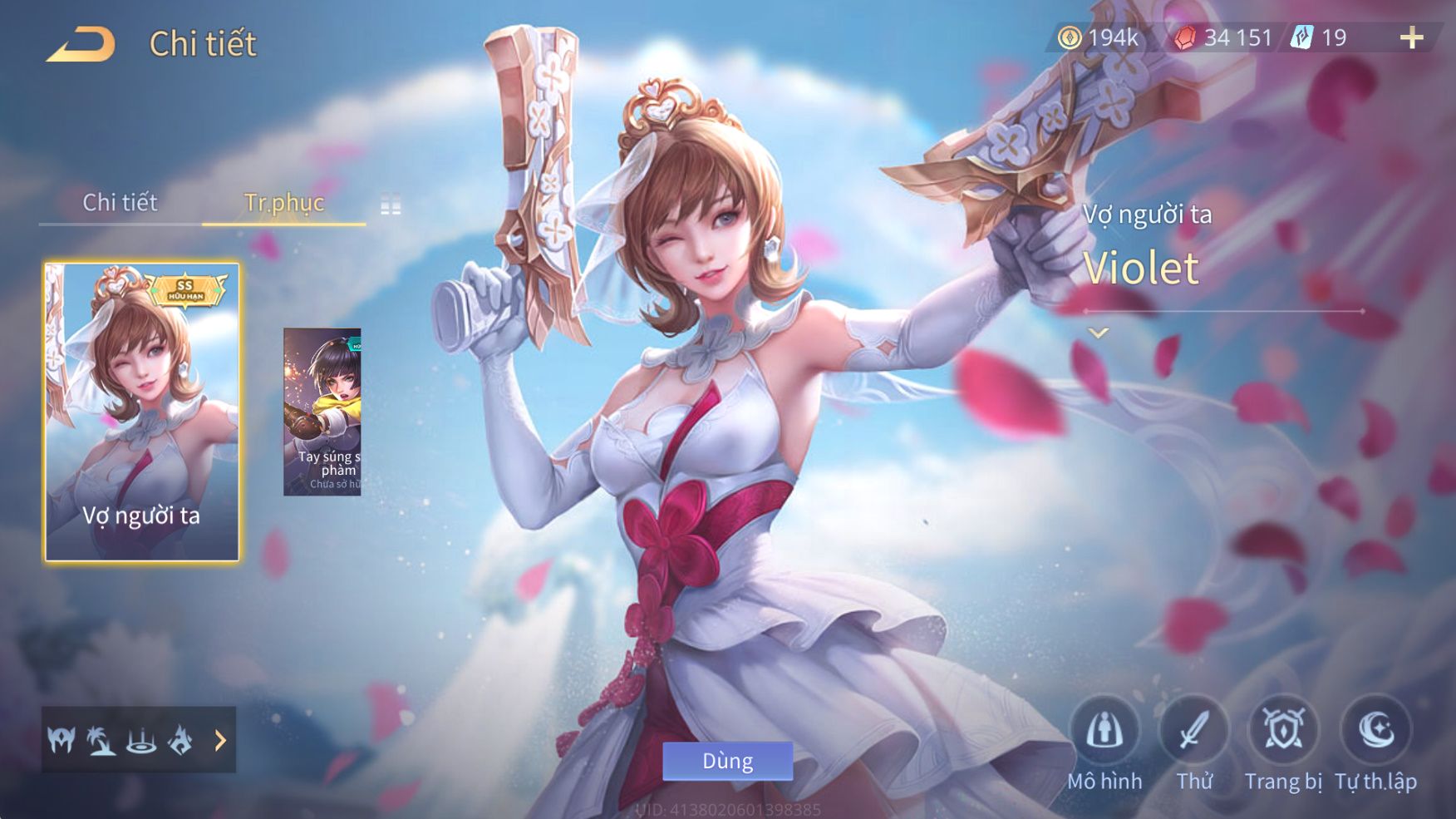This screenshot has width=1456, height=819.
Task: Click the Dùng button
Action: [727, 761]
